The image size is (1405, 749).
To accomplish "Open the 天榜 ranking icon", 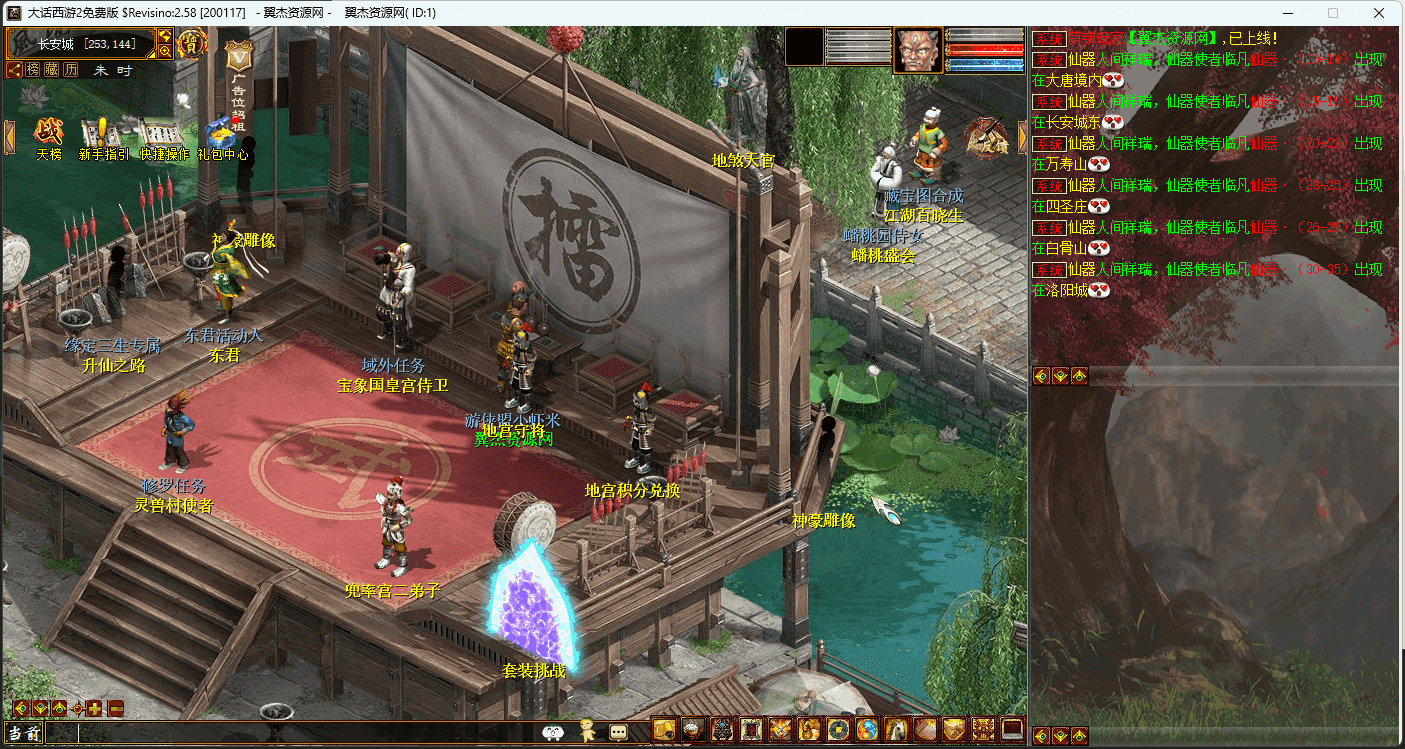I will pyautogui.click(x=48, y=133).
